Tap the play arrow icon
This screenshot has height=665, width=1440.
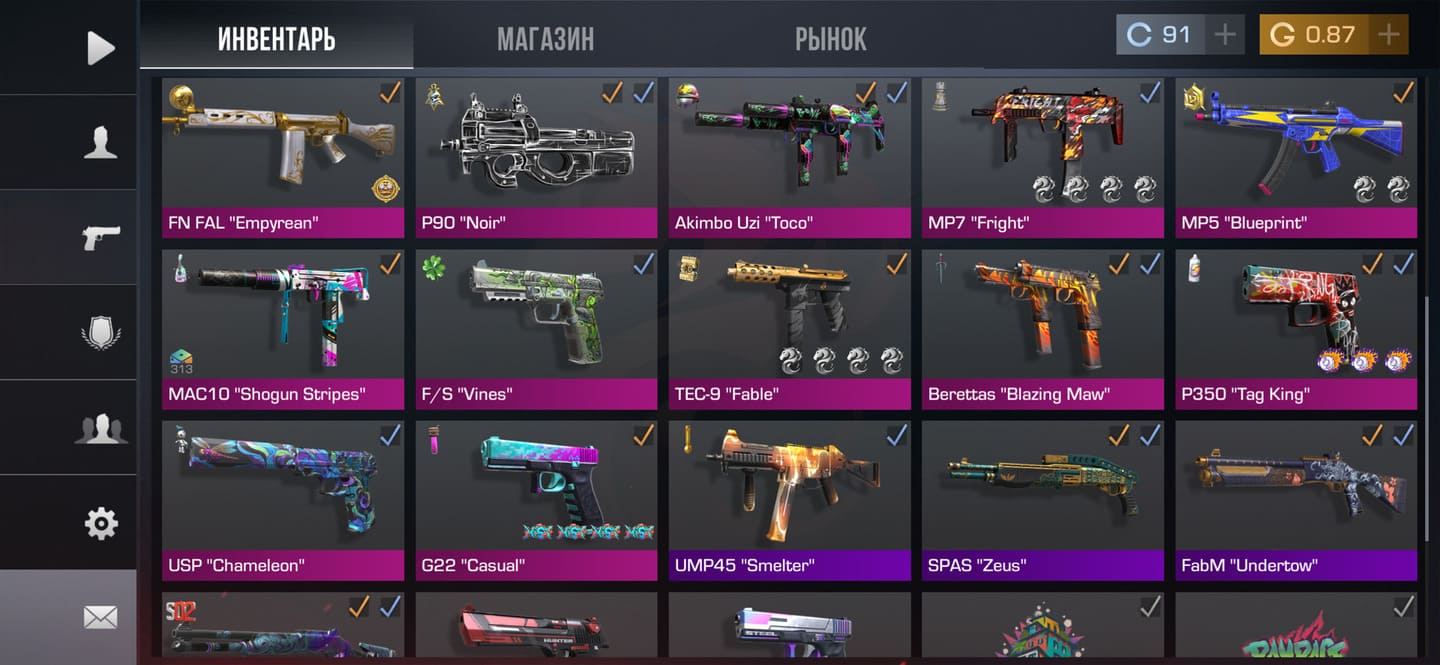tap(100, 48)
